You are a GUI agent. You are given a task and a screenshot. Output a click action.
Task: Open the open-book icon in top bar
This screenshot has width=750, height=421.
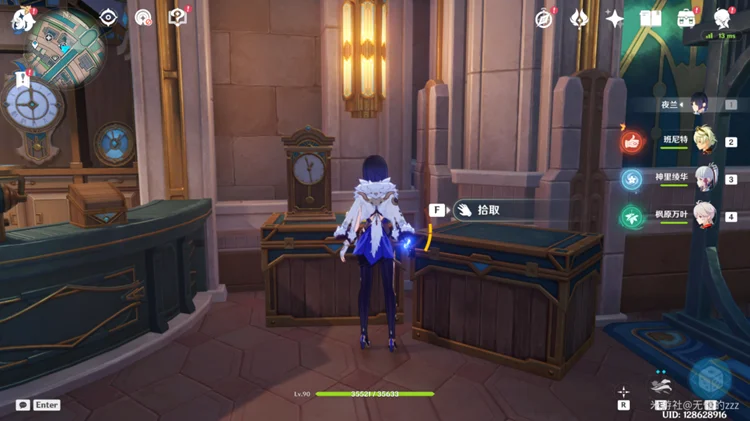(650, 18)
